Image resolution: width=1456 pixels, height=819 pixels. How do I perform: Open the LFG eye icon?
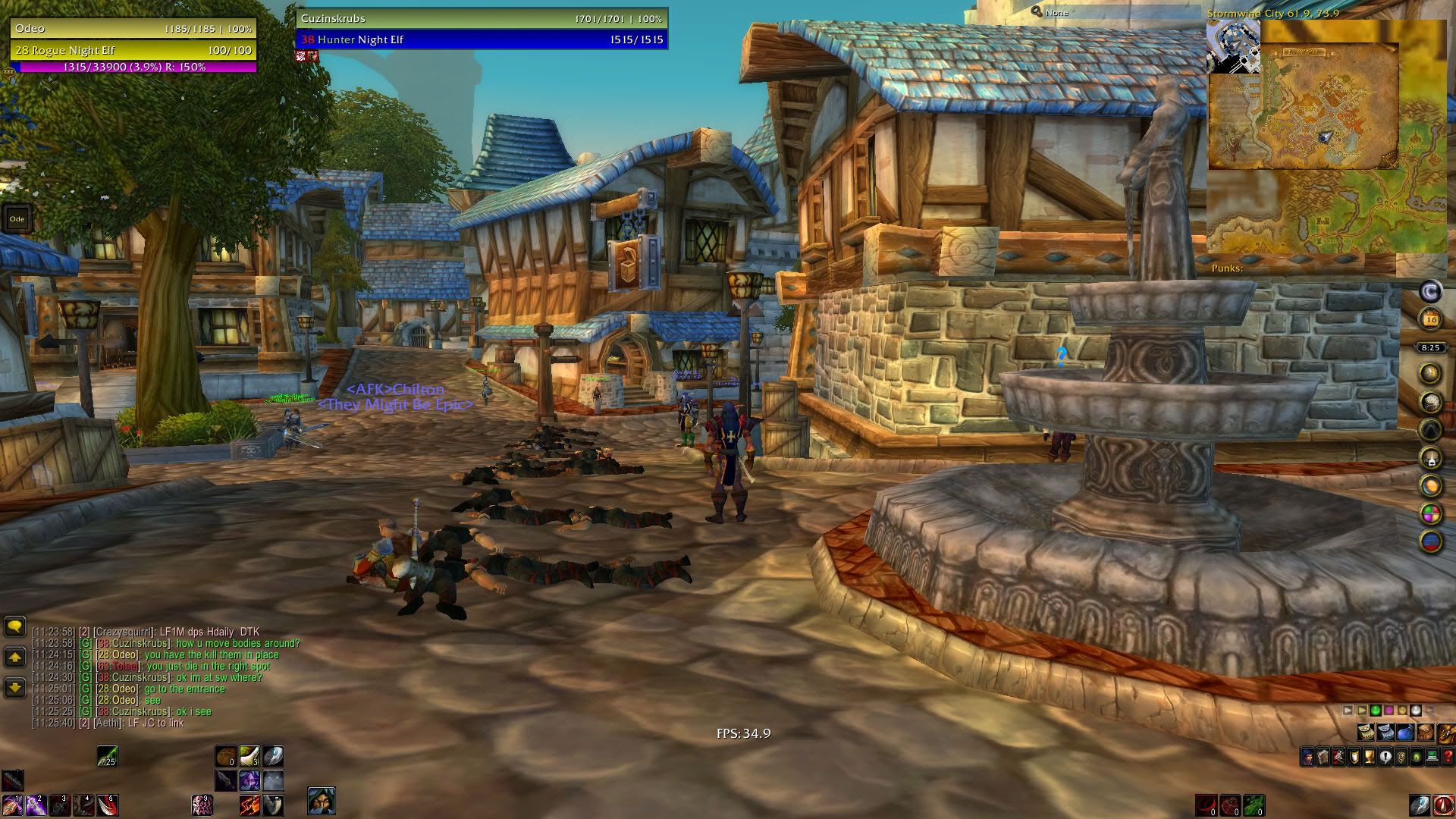coord(1416,756)
